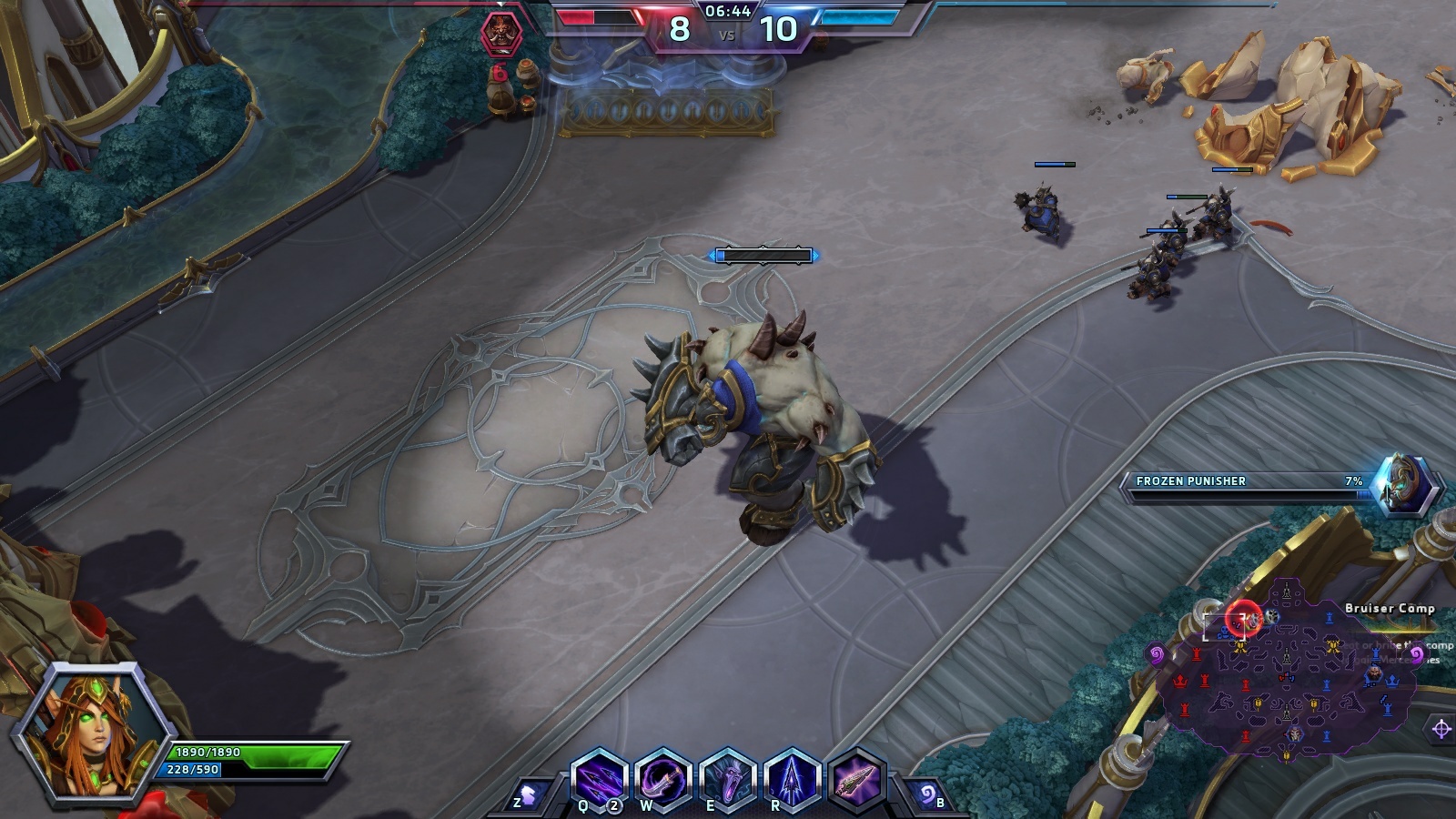Click the hero portrait in the corner
Image resolution: width=1456 pixels, height=819 pixels.
(x=93, y=733)
